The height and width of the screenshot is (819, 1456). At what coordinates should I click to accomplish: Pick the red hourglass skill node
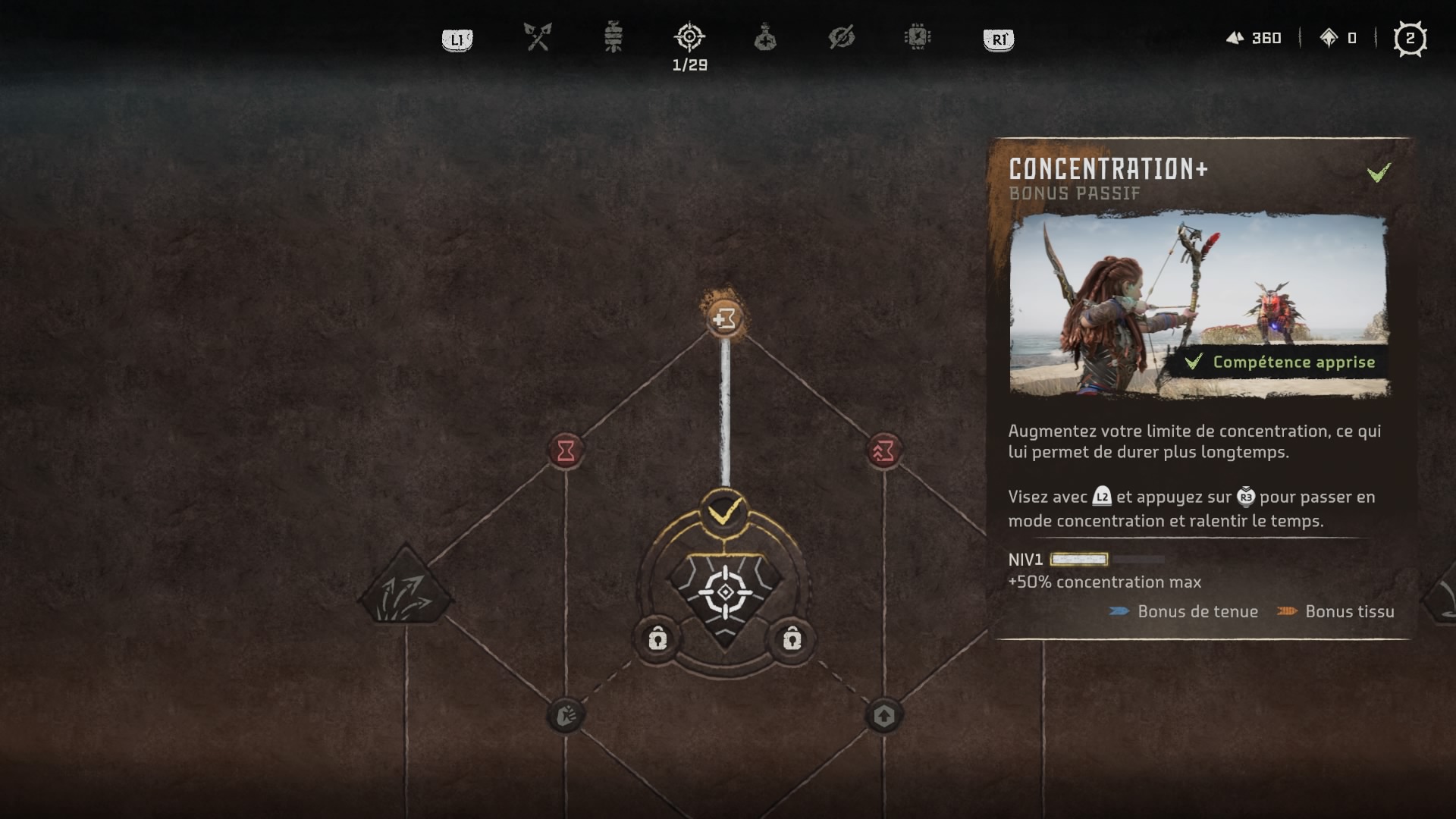(x=566, y=451)
